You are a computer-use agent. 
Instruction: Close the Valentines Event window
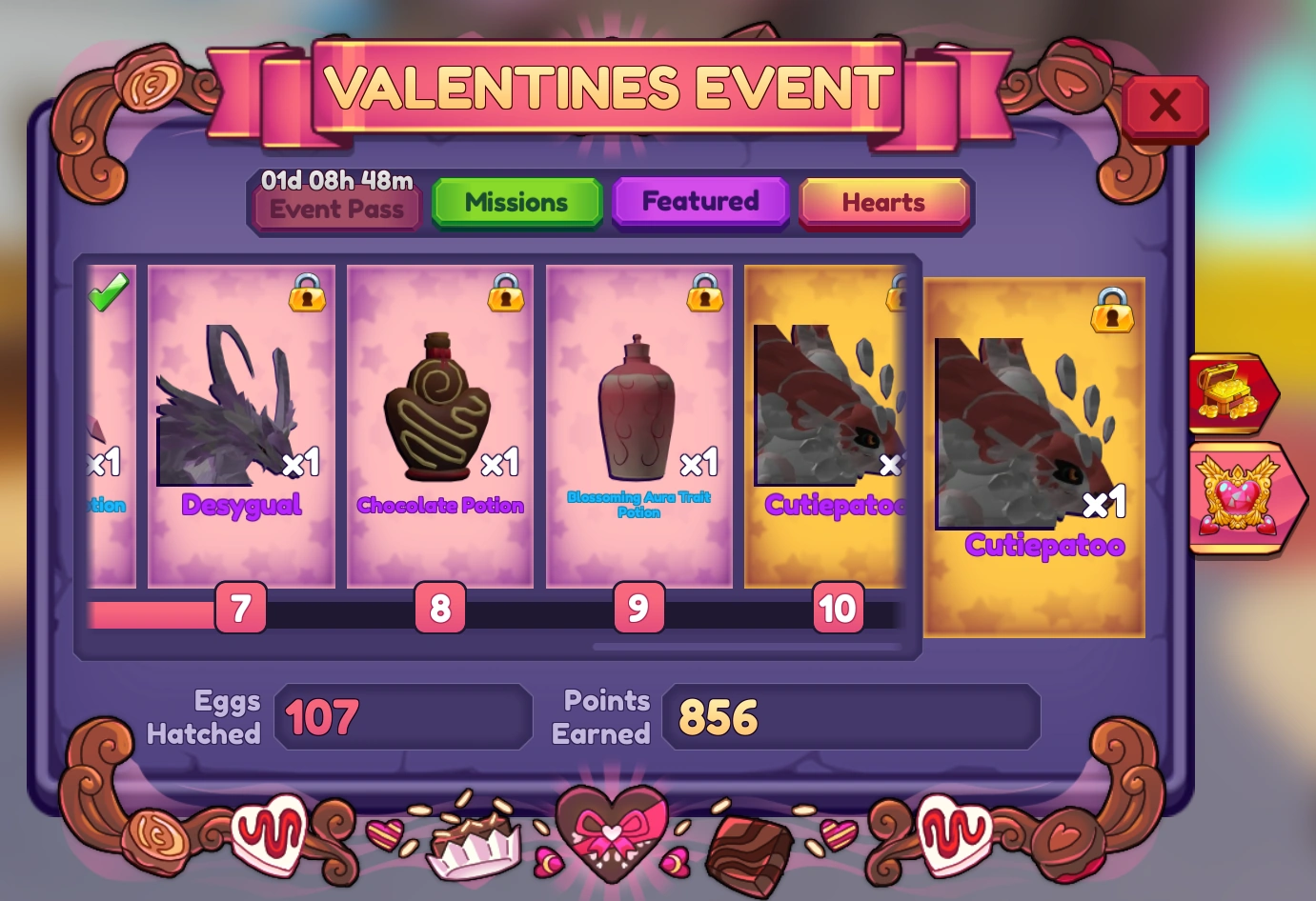pos(1164,107)
